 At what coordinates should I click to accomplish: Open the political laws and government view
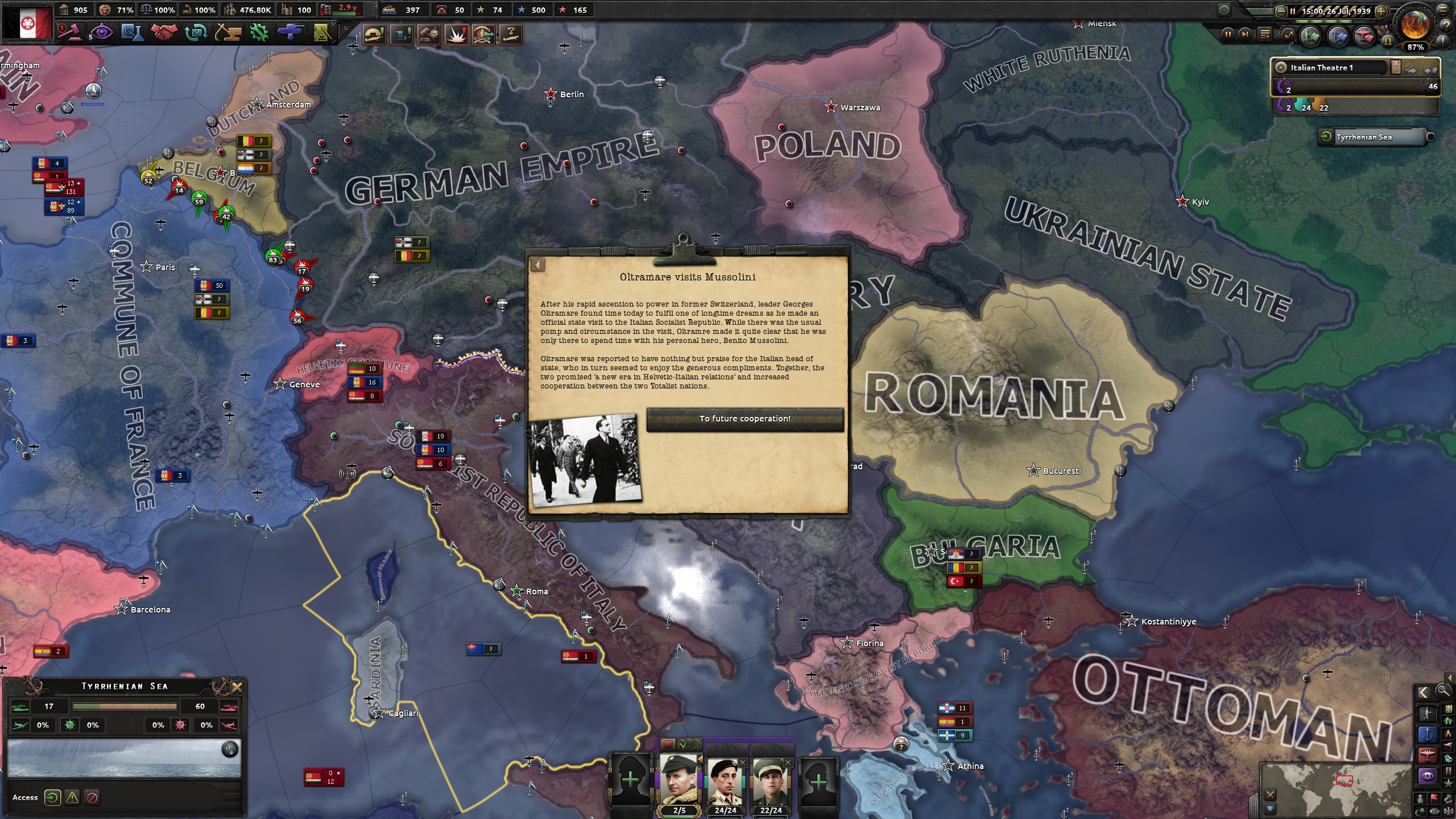tap(69, 32)
